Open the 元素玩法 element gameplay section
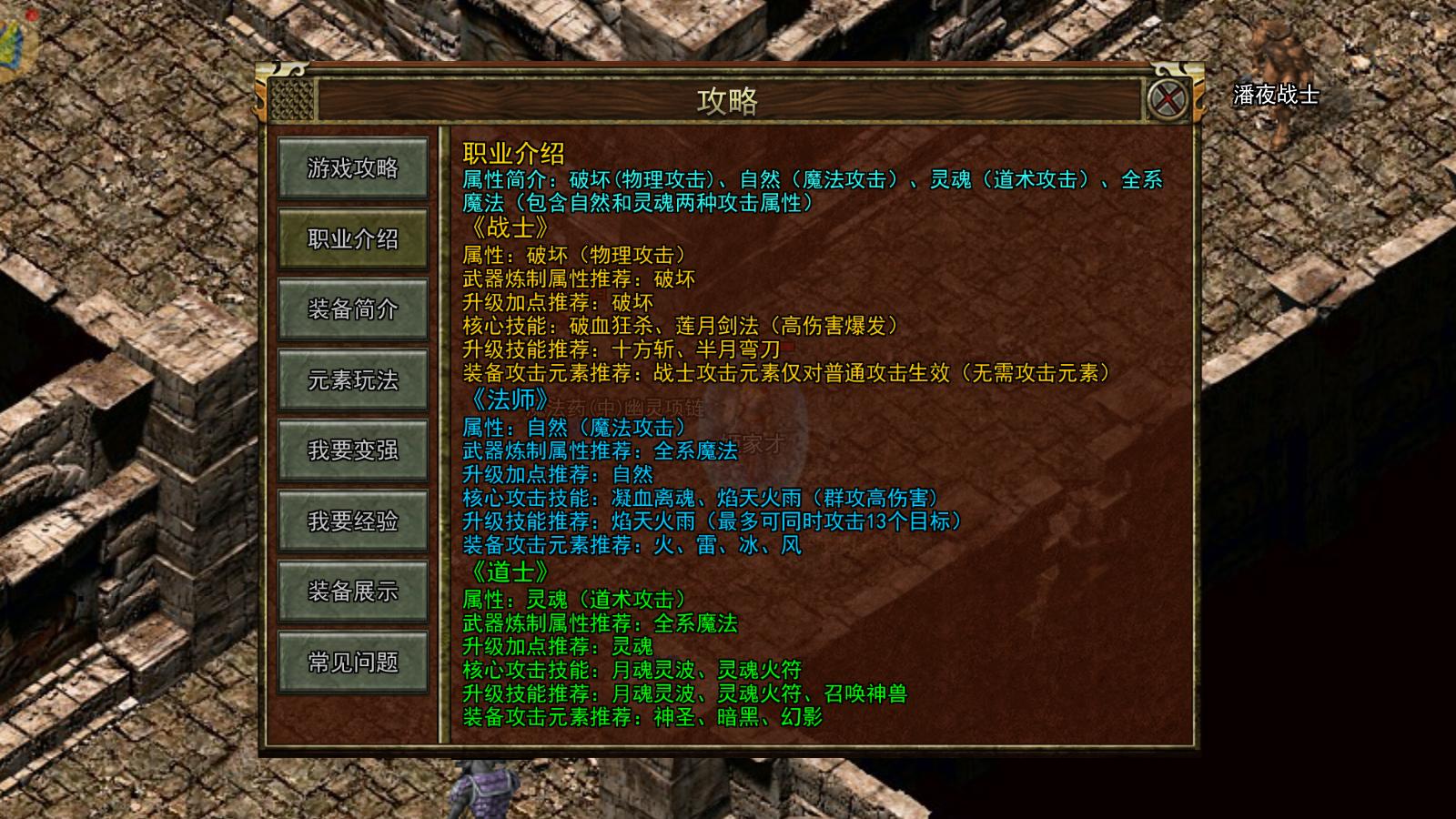 click(353, 380)
